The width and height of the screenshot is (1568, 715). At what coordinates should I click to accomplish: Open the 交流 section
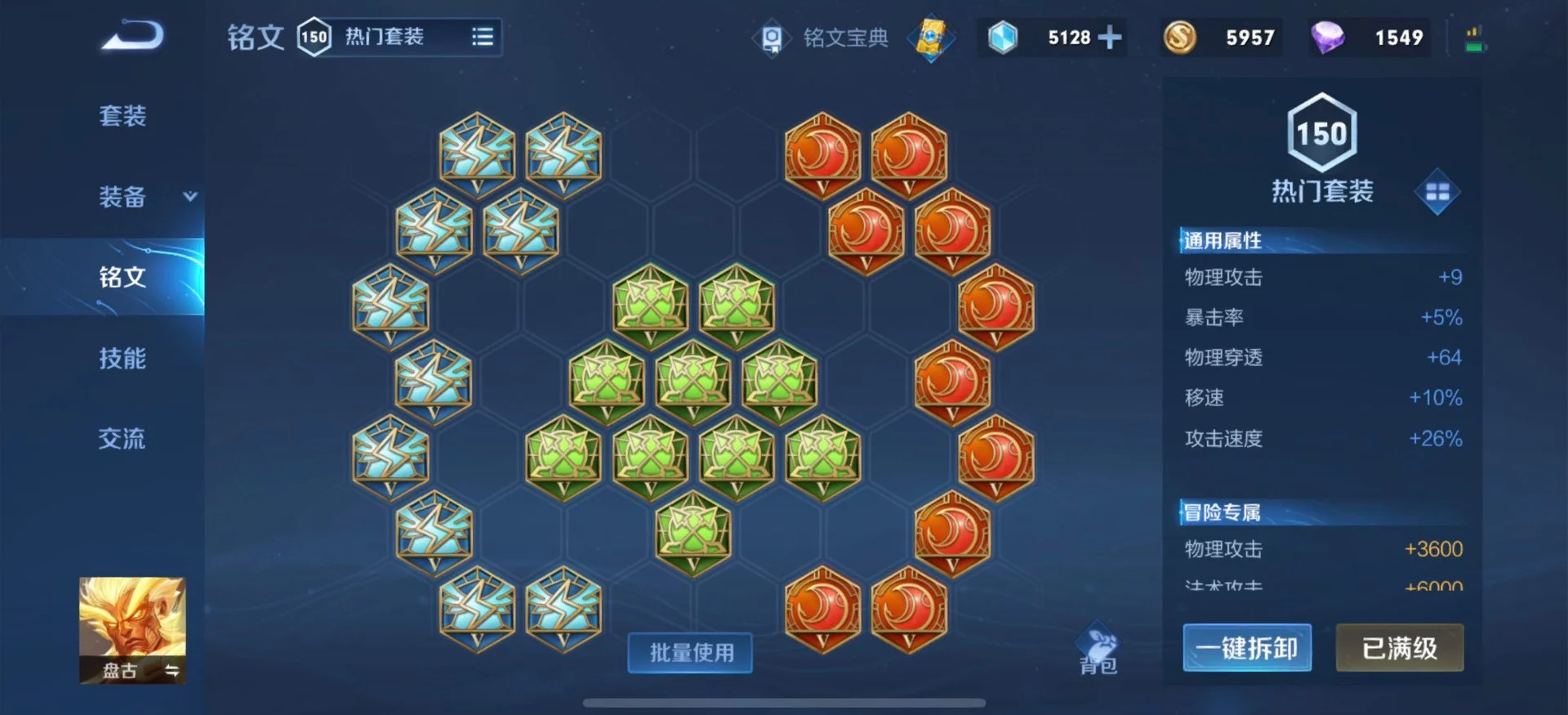(122, 439)
